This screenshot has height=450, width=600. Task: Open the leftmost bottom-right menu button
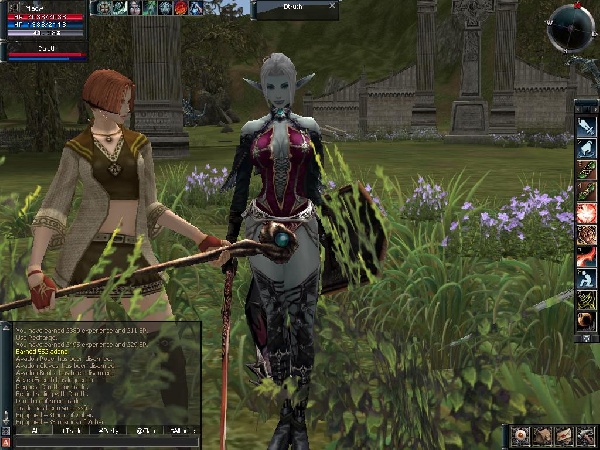520,436
